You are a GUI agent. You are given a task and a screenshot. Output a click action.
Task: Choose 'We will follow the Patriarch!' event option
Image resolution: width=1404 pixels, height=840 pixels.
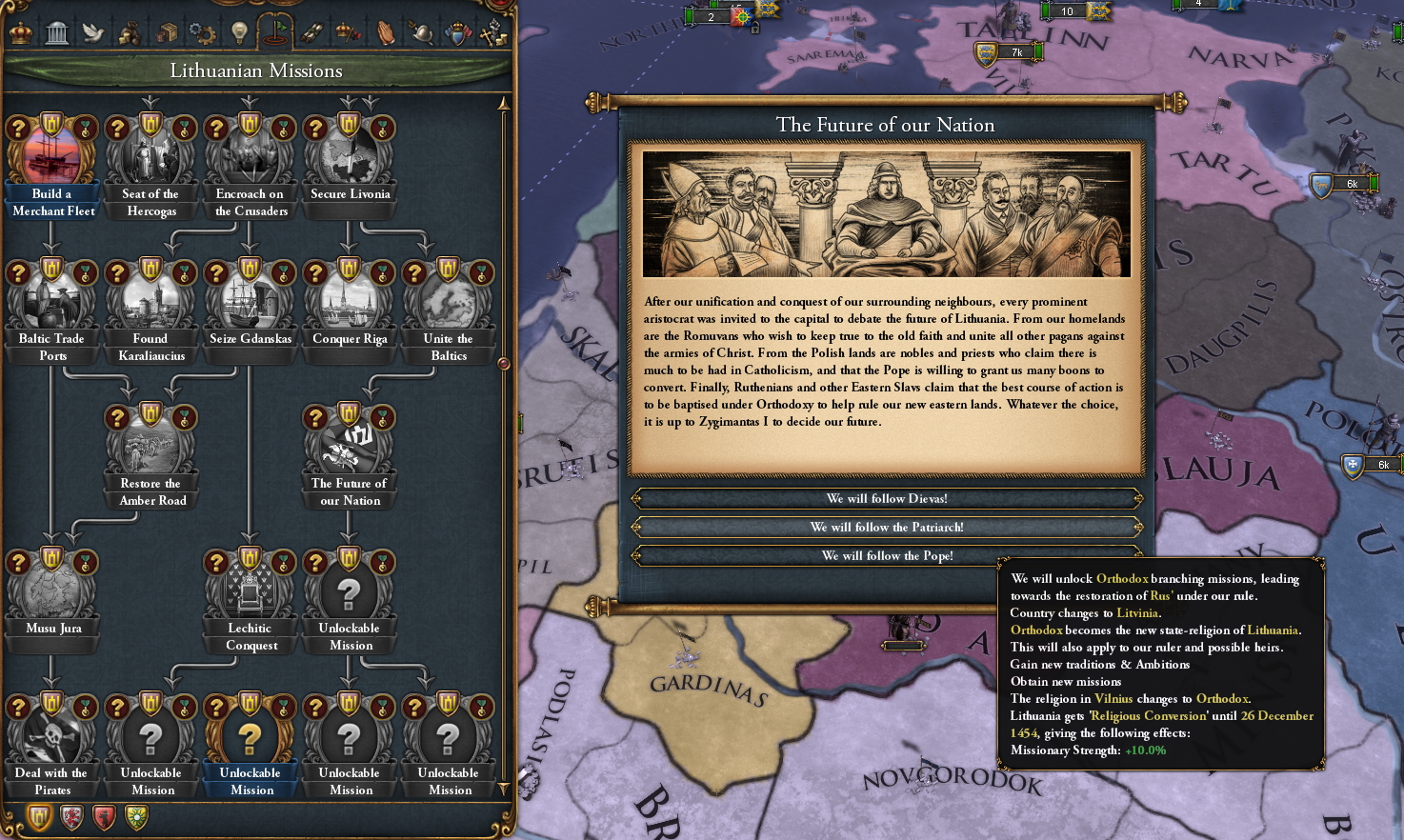[887, 527]
